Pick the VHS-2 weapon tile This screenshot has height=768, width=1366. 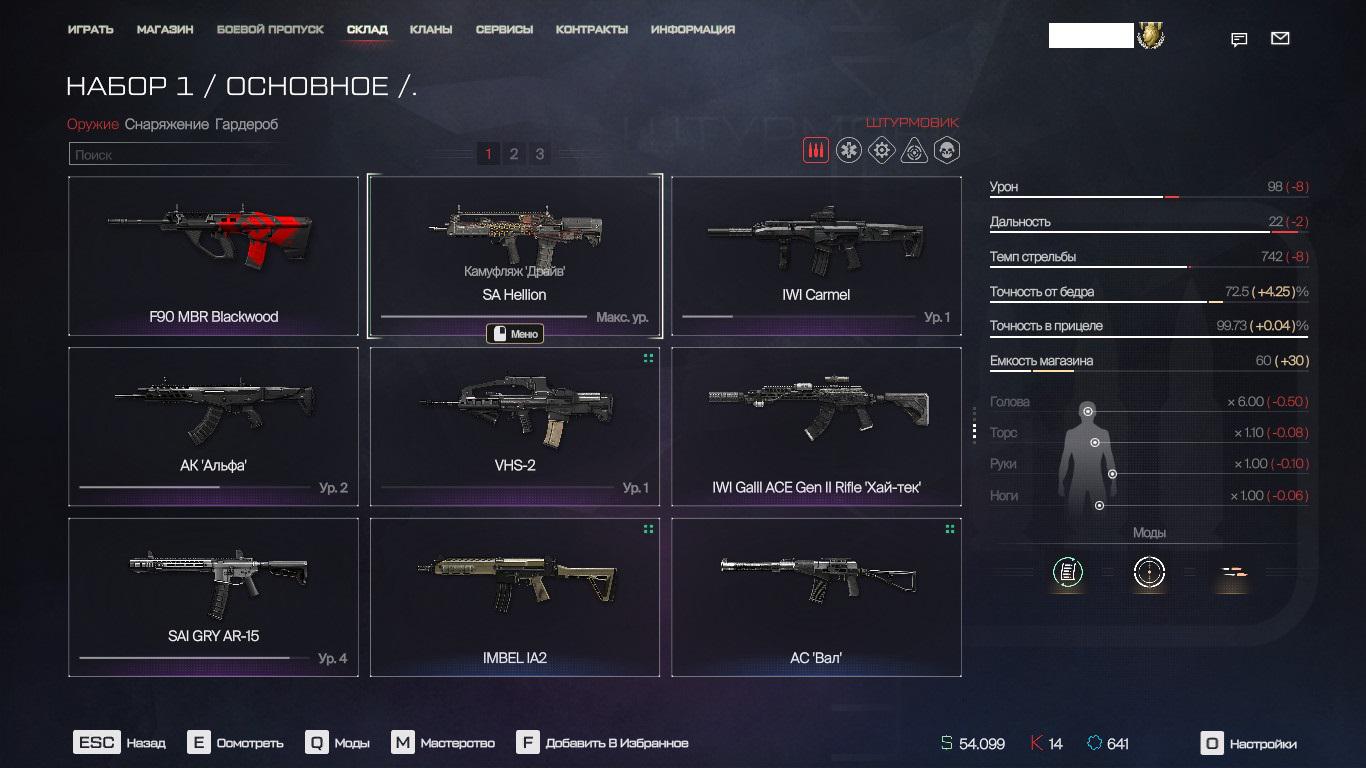[x=515, y=426]
